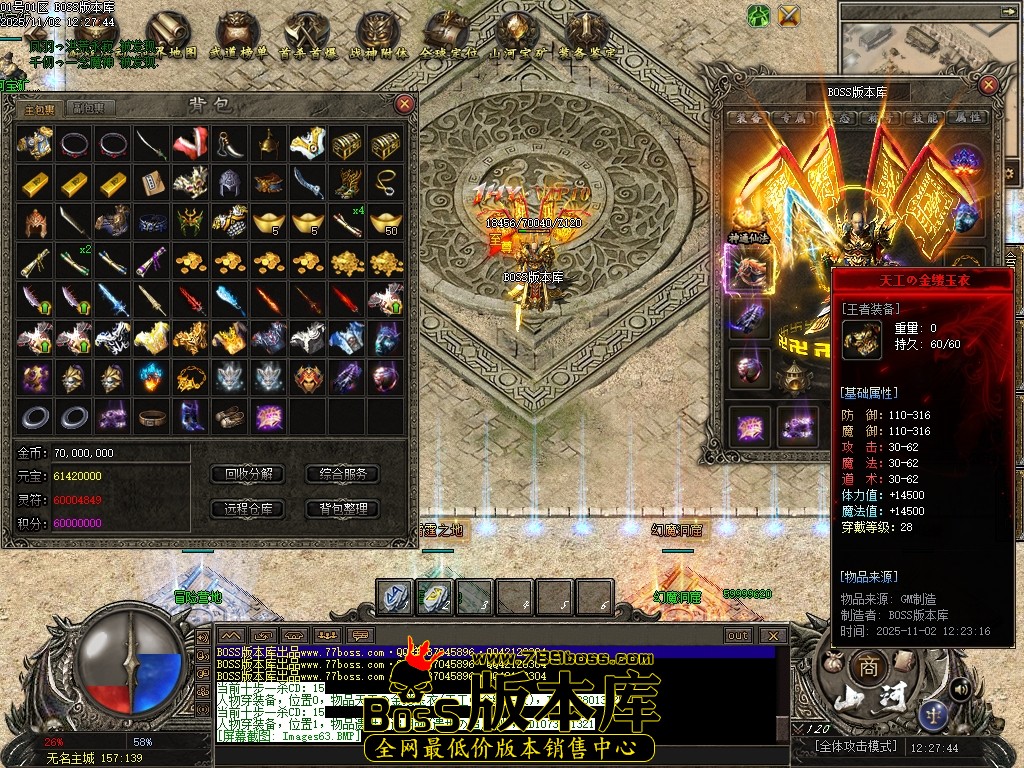This screenshot has height=768, width=1024.
Task: Open the 商 shop button
Action: [868, 667]
